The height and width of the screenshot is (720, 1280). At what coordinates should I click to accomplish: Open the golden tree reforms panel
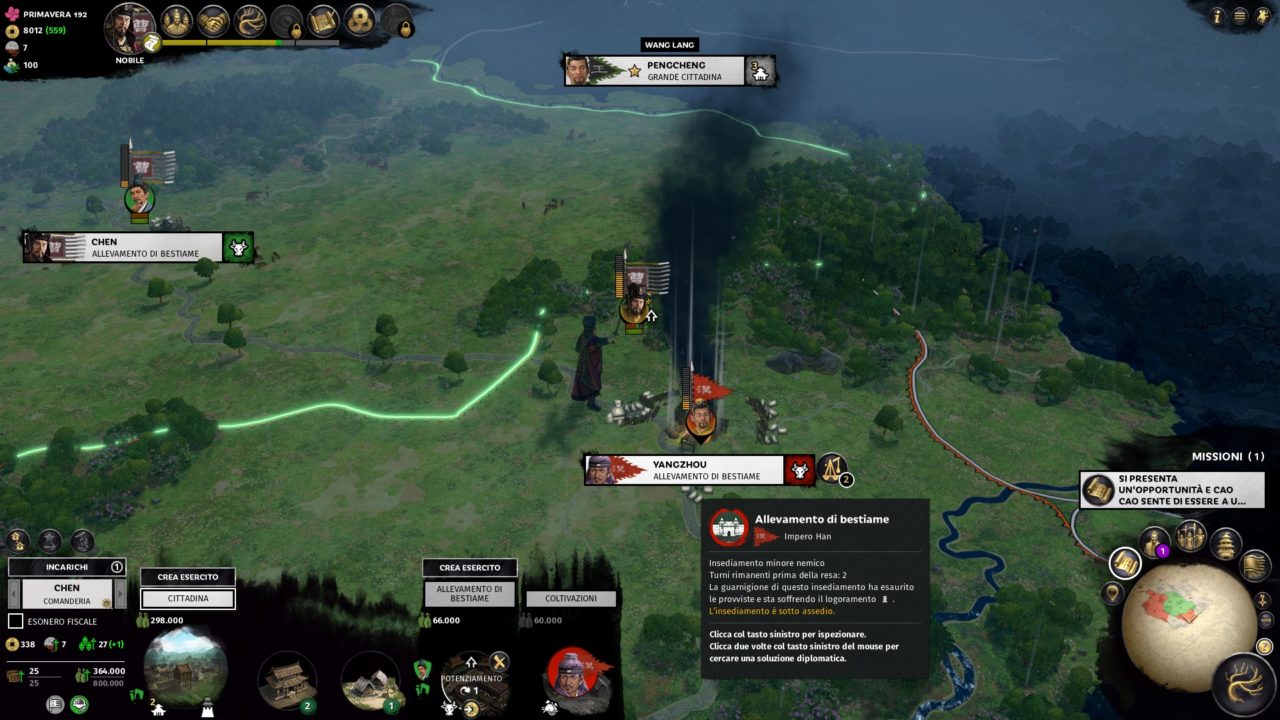point(249,20)
